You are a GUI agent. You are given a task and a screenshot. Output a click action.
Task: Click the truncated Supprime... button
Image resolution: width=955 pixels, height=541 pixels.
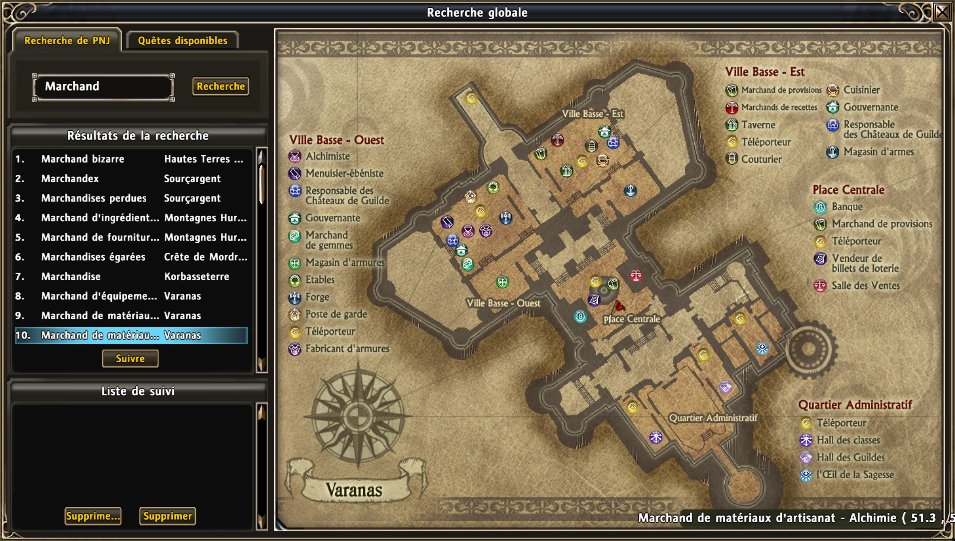tap(92, 516)
